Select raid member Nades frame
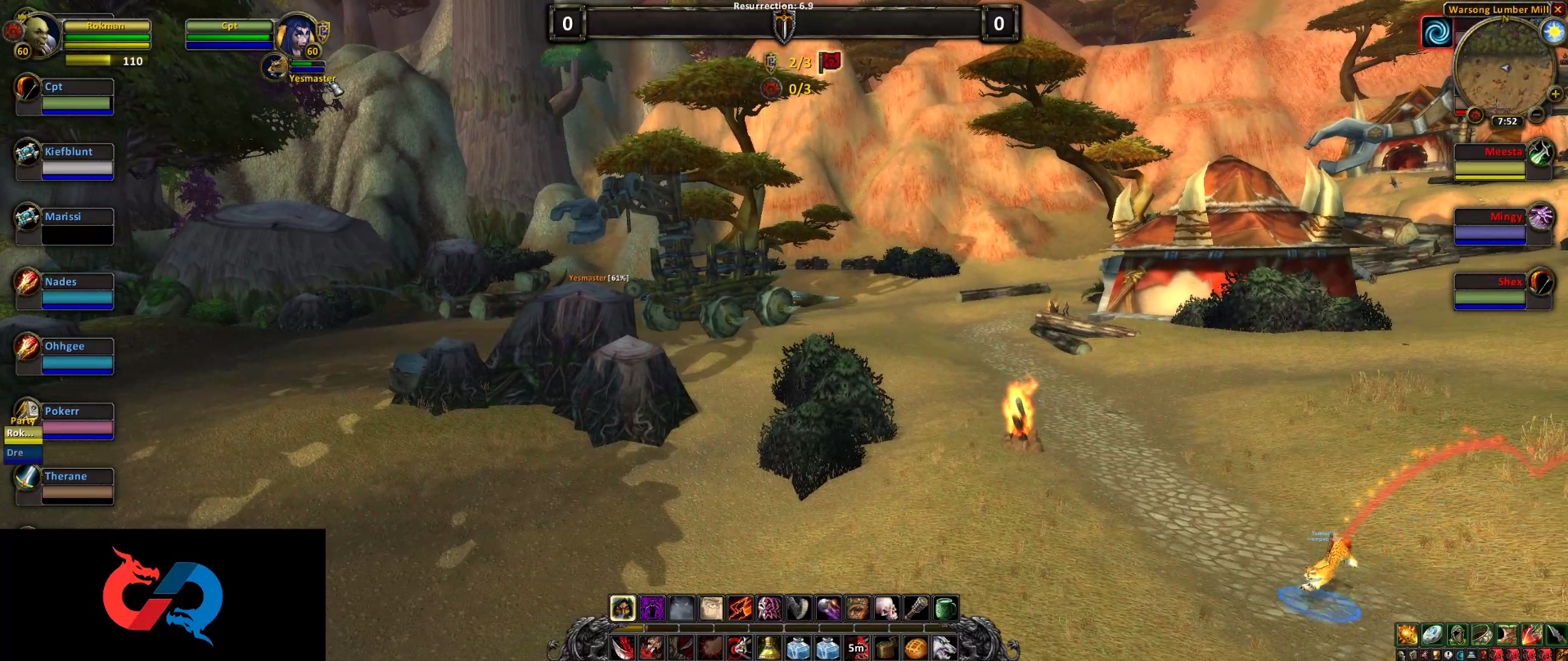Viewport: 1568px width, 661px height. (x=77, y=291)
